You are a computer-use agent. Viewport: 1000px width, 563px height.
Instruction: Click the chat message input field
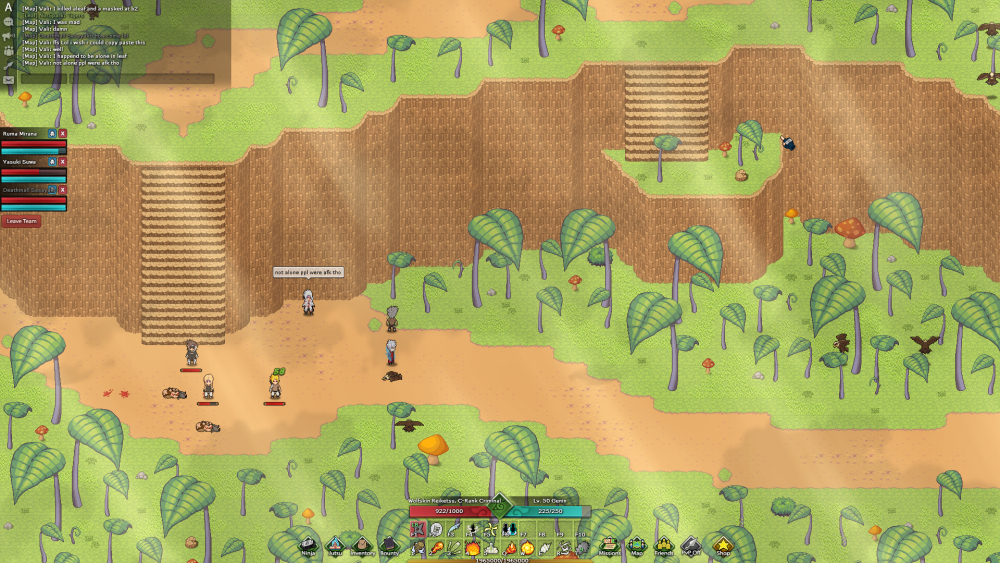pyautogui.click(x=117, y=78)
